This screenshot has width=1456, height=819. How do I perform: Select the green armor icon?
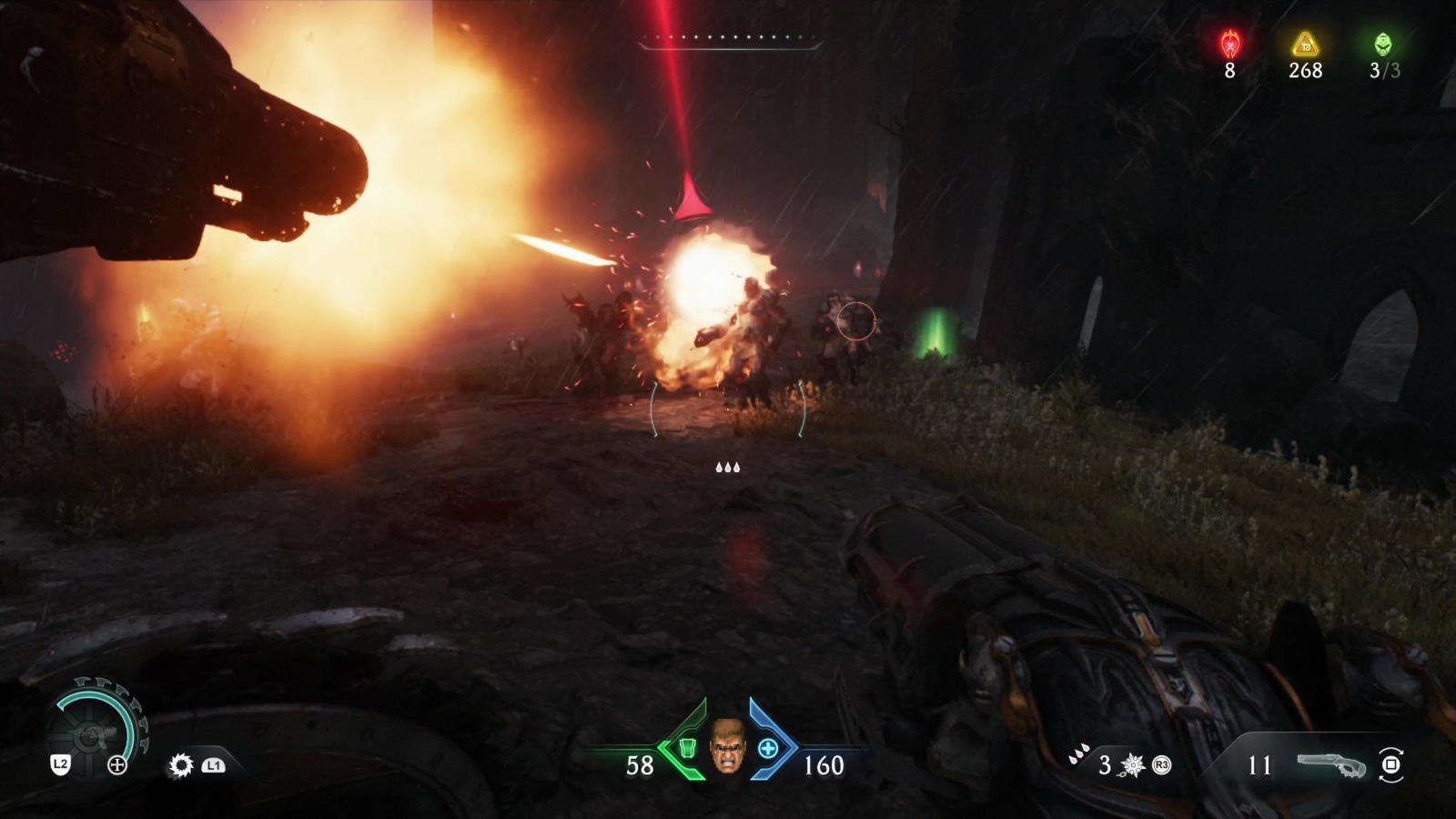point(689,749)
